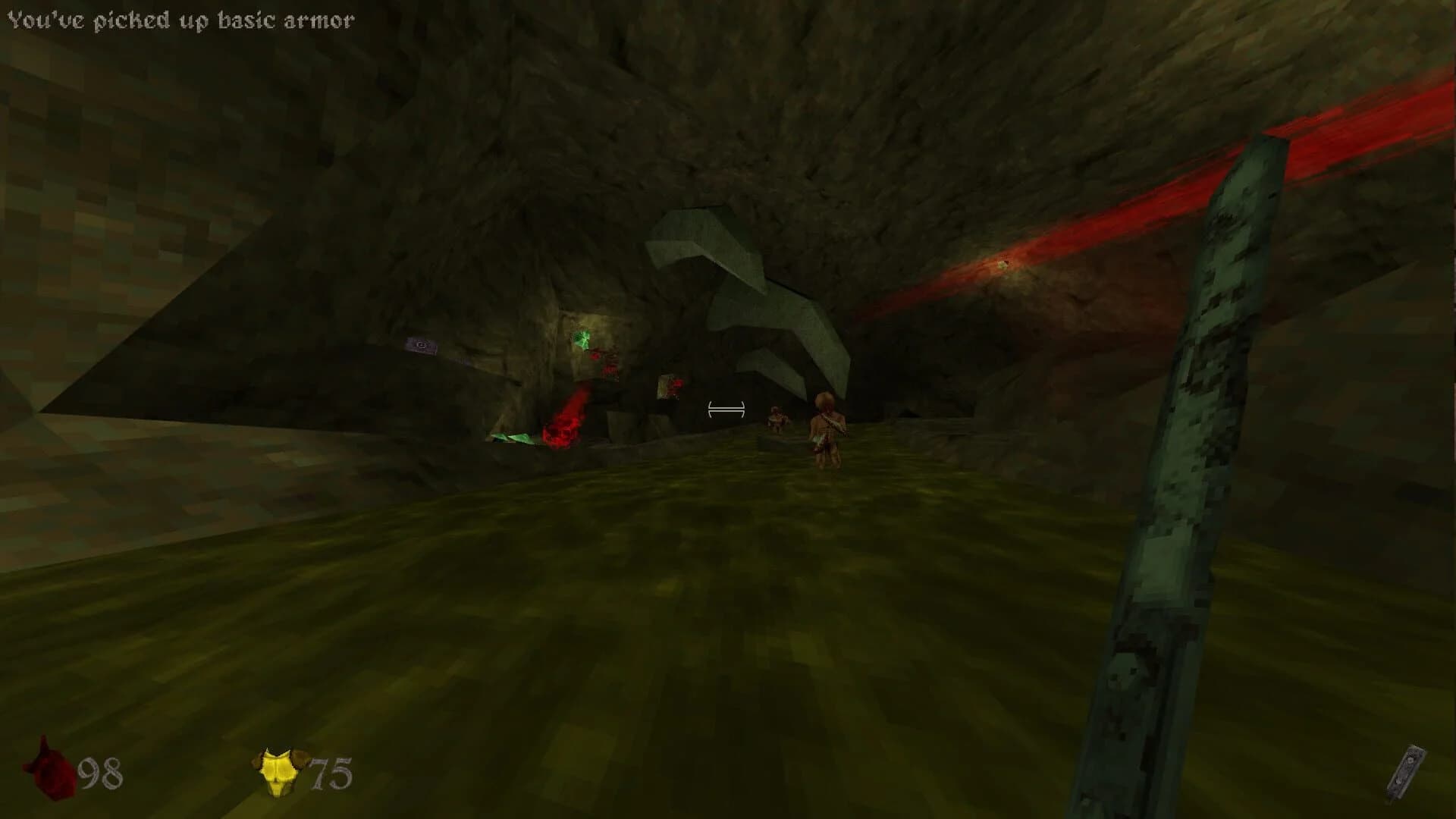Click the crosshair at screen center
The height and width of the screenshot is (819, 1456).
click(x=726, y=409)
